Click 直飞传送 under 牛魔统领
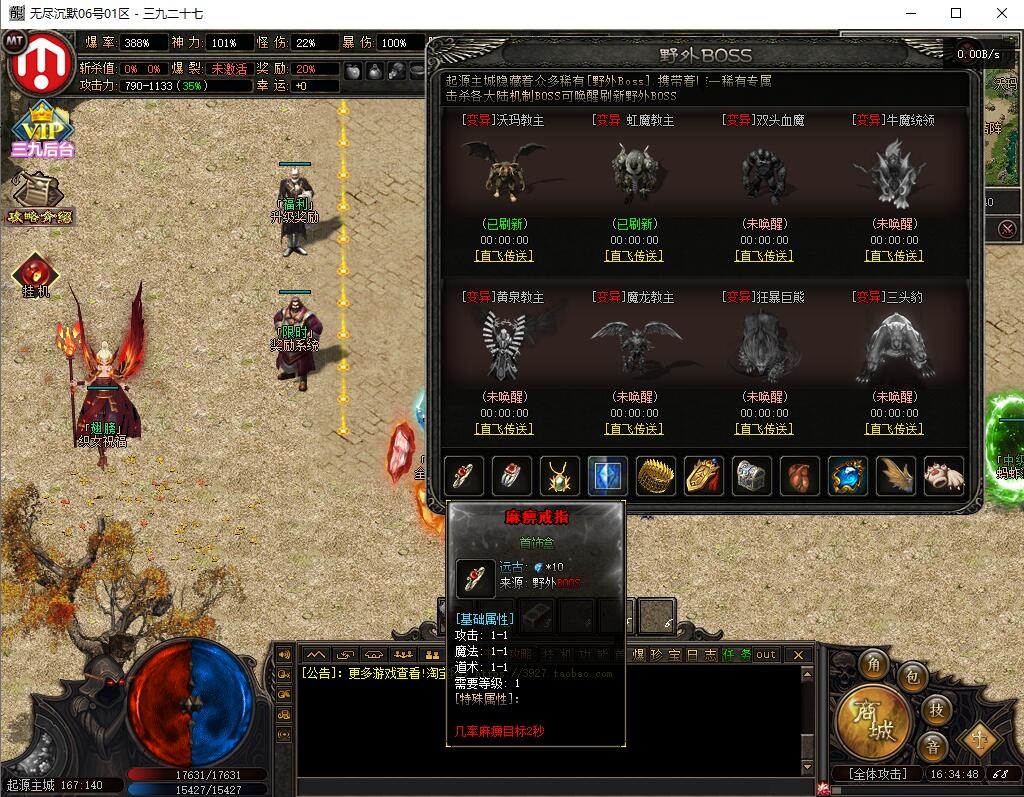This screenshot has width=1024, height=797. pyautogui.click(x=894, y=256)
